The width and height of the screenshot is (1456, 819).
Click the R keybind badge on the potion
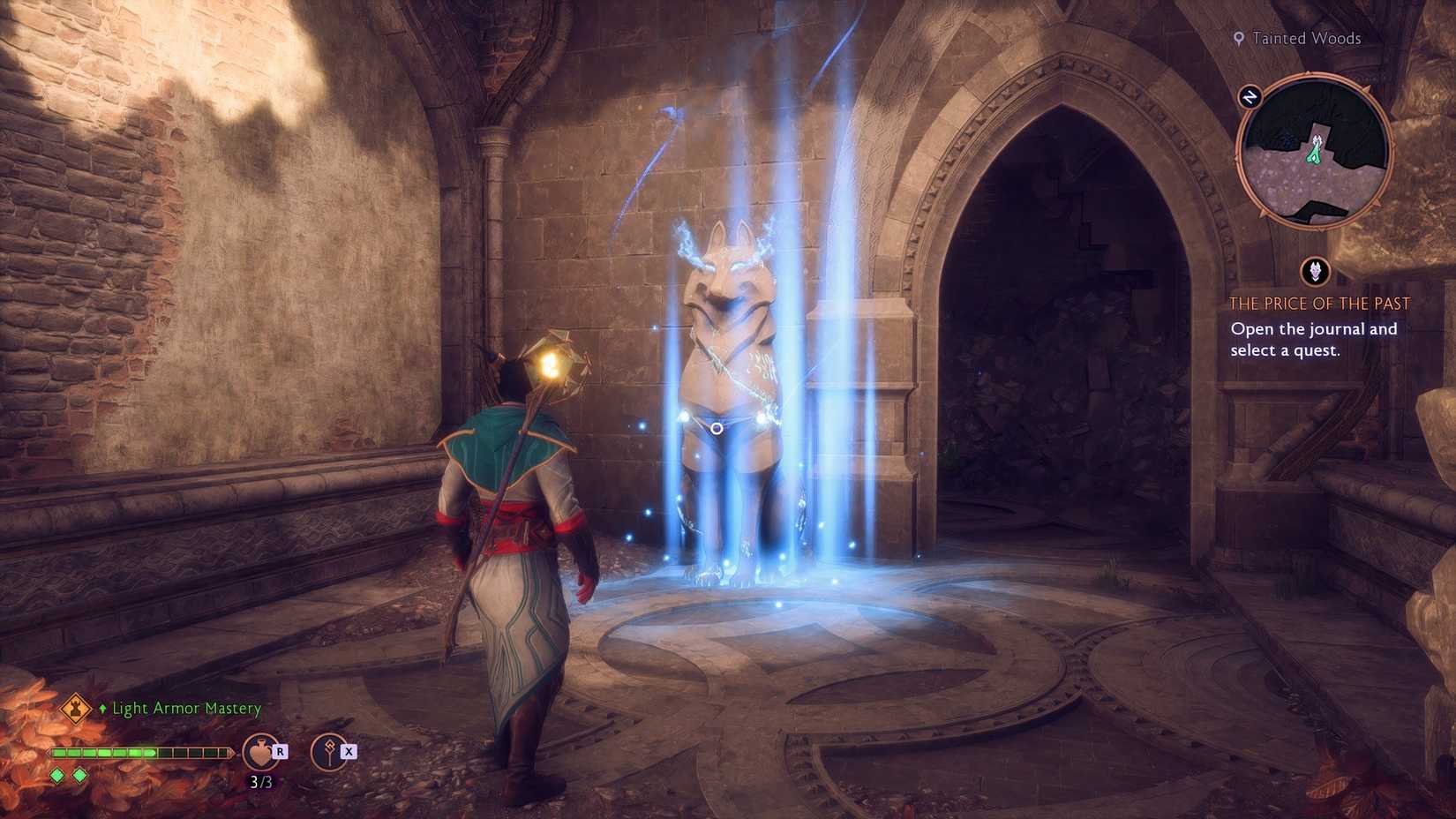pos(281,750)
